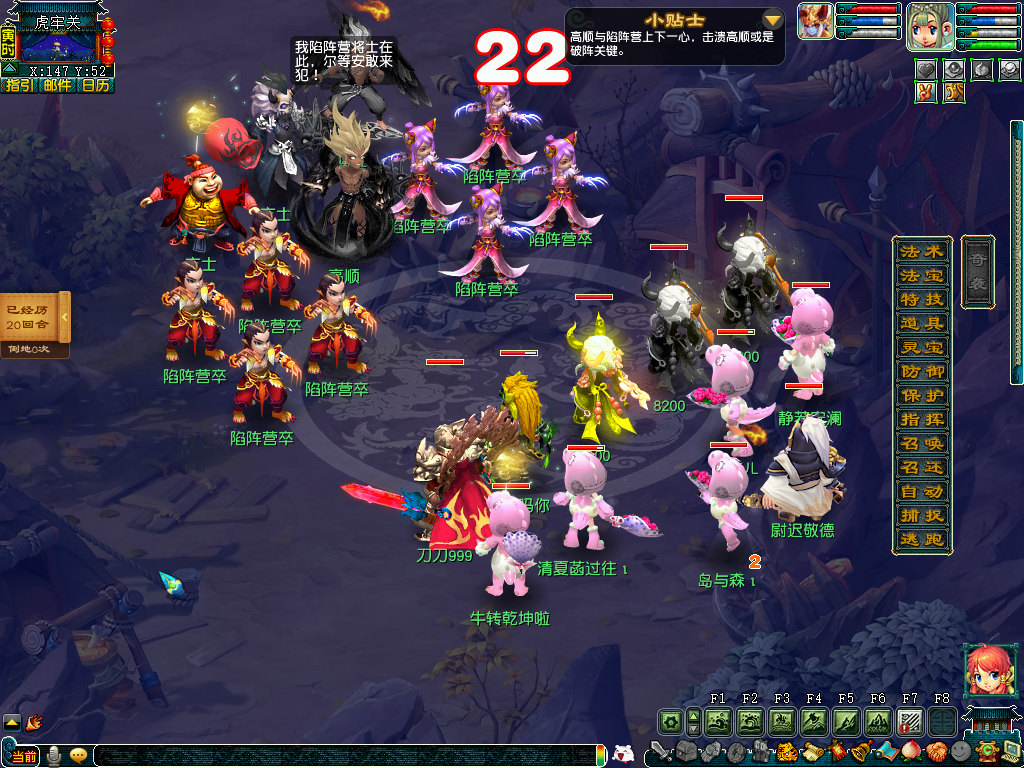Choose the 捕捉 capture command
The image size is (1024, 768).
[908, 516]
